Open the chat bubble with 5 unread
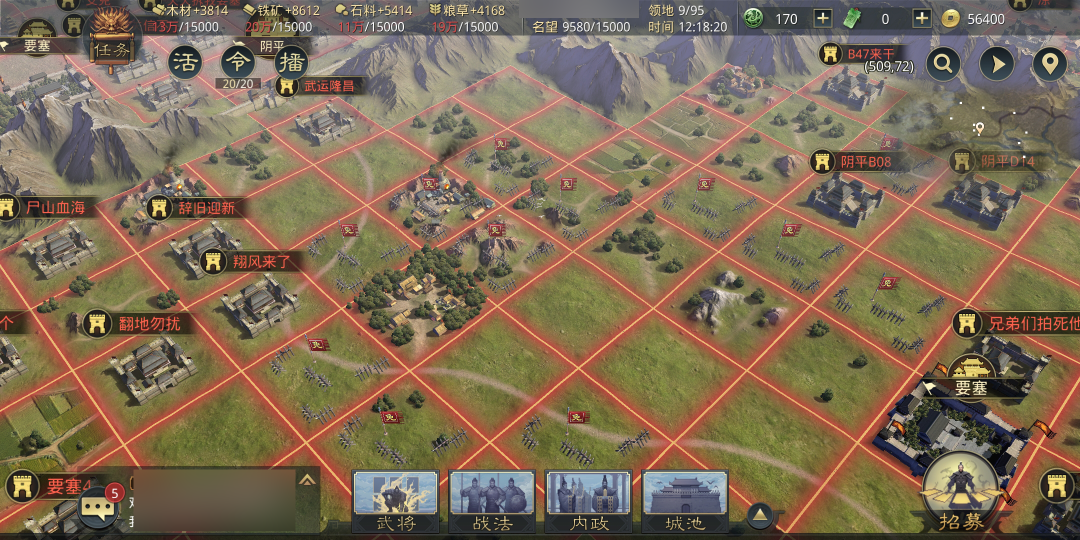This screenshot has height=540, width=1080. tap(98, 507)
